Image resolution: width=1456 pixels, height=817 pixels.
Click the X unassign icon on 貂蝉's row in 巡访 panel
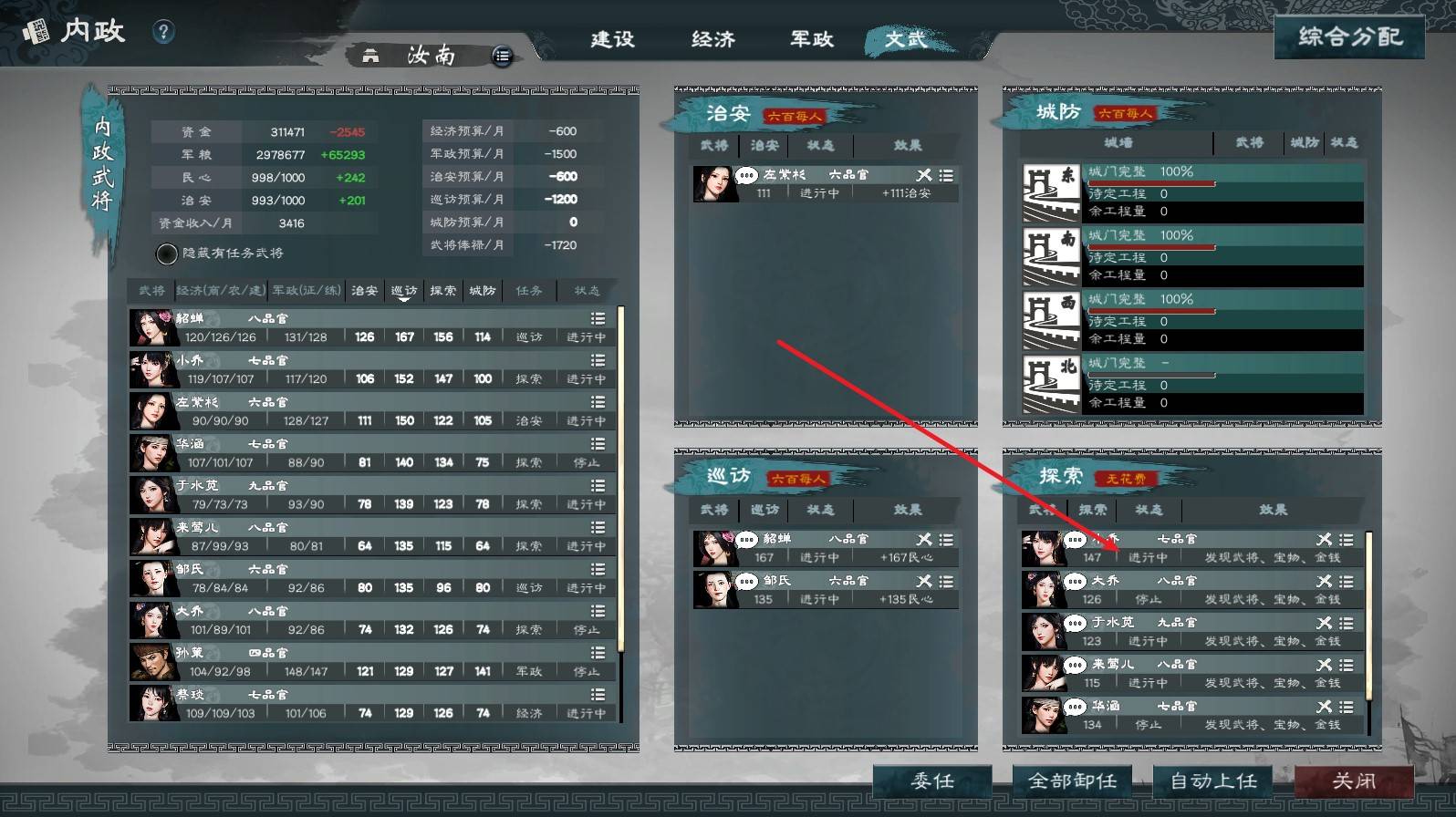[924, 538]
